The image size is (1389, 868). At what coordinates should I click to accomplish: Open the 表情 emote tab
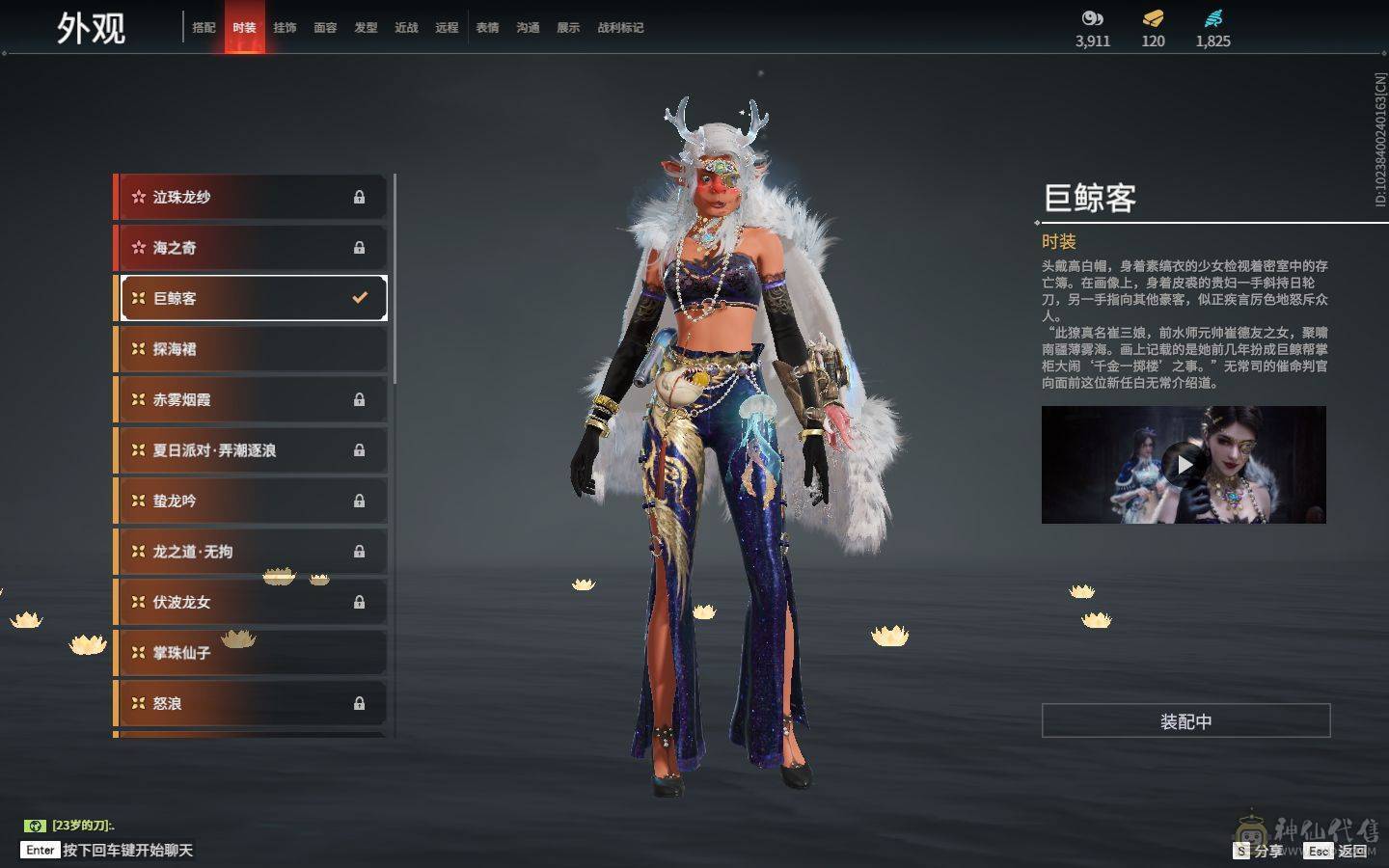click(x=487, y=28)
